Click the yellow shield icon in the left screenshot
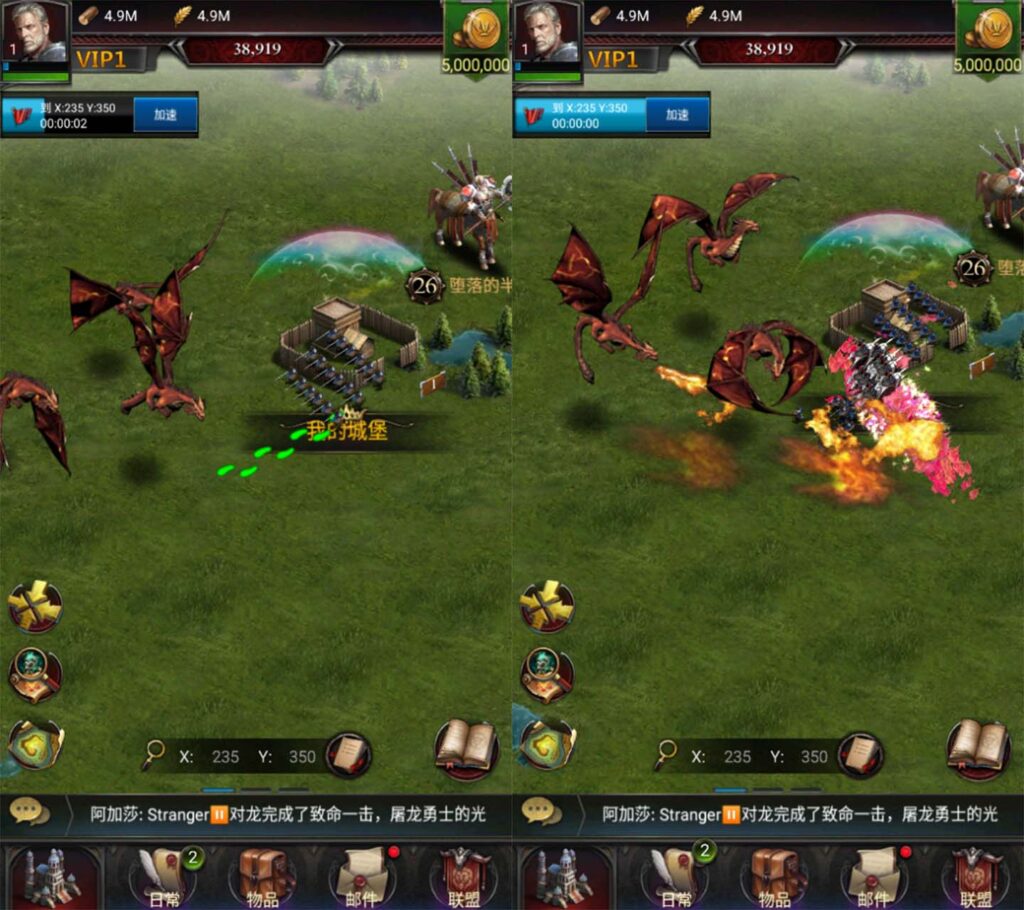Viewport: 1024px width, 910px height. tap(35, 743)
